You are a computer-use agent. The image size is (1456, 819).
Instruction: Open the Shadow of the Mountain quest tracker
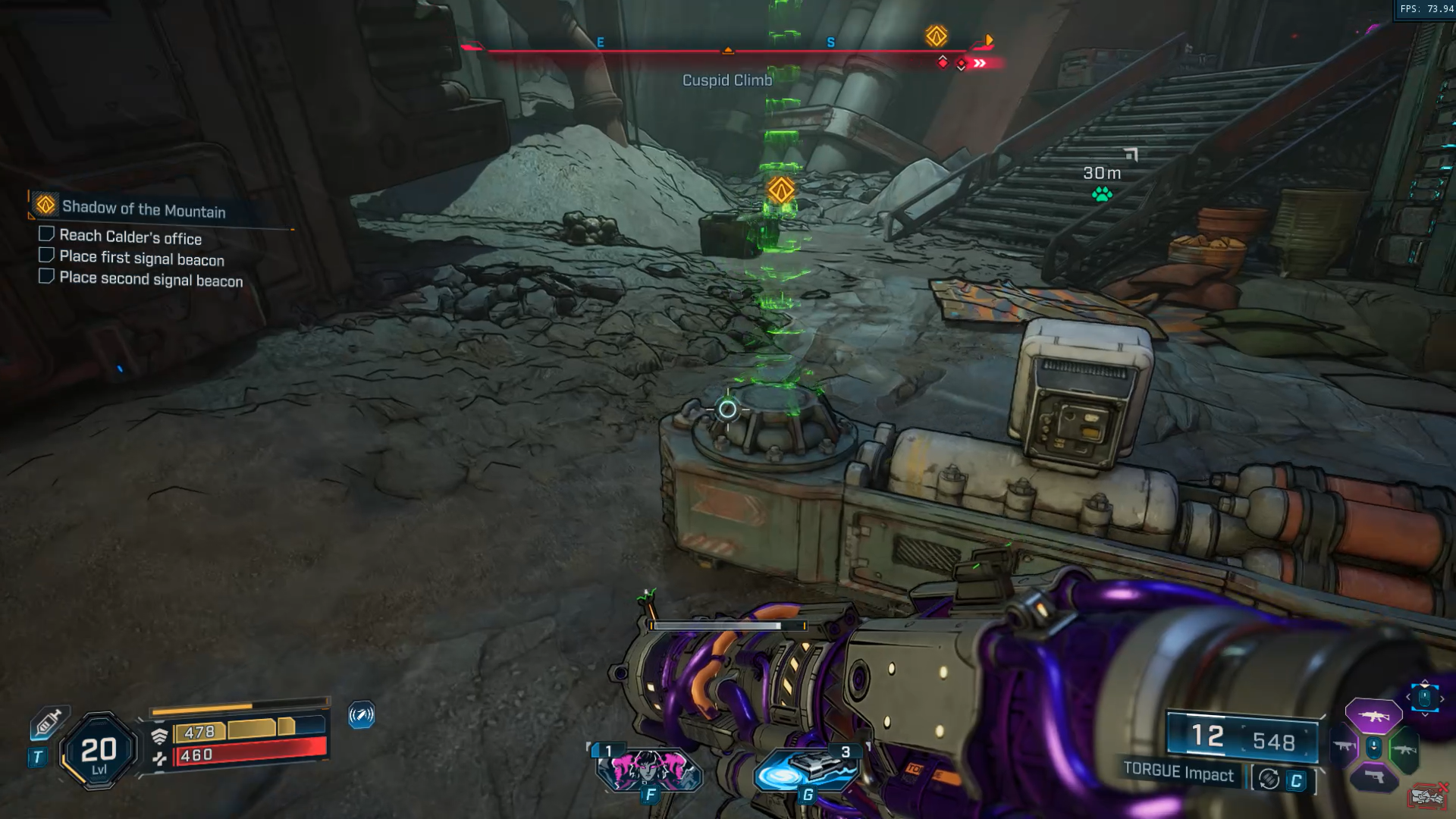[x=143, y=209]
